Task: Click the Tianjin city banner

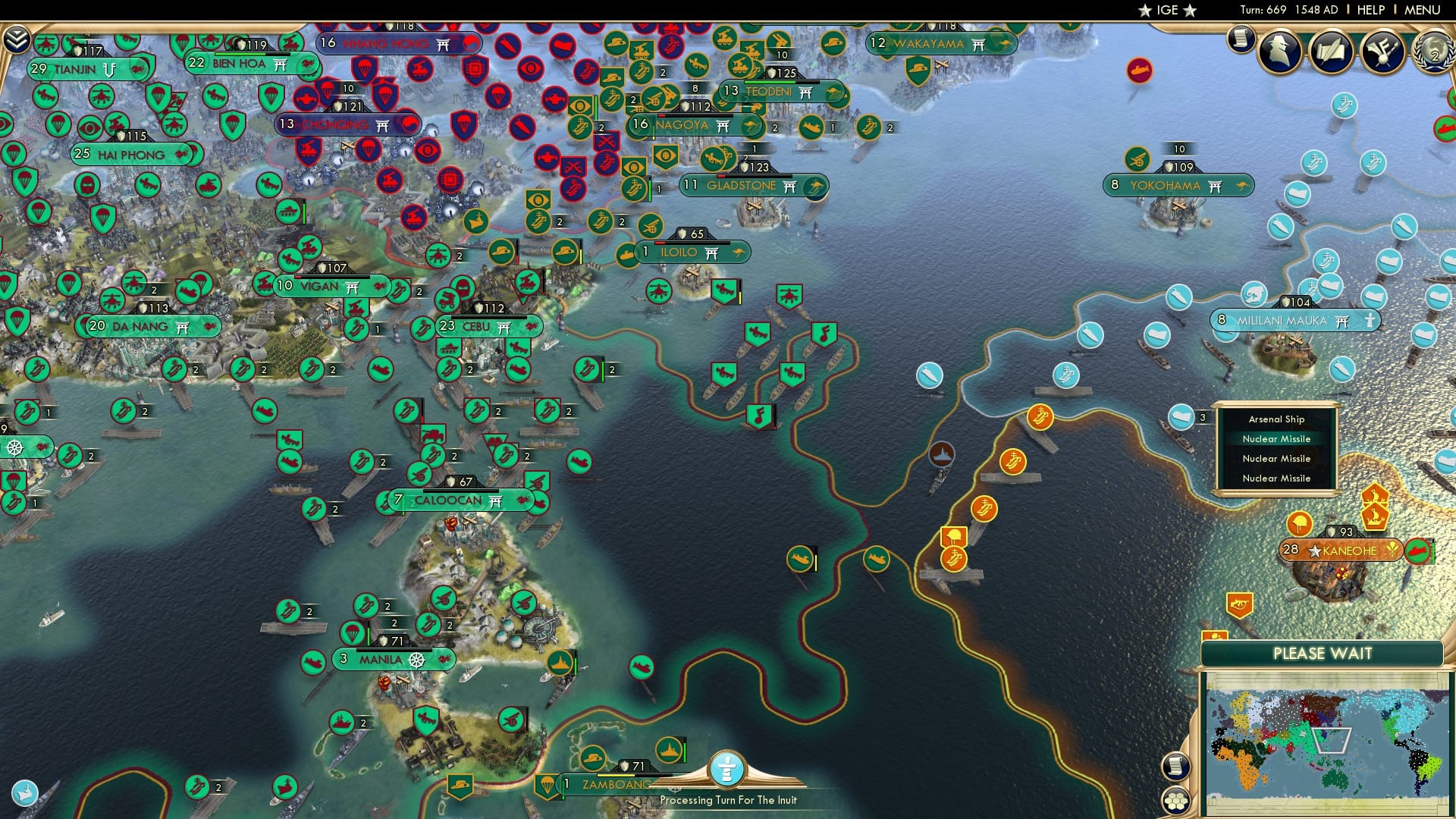Action: point(76,68)
